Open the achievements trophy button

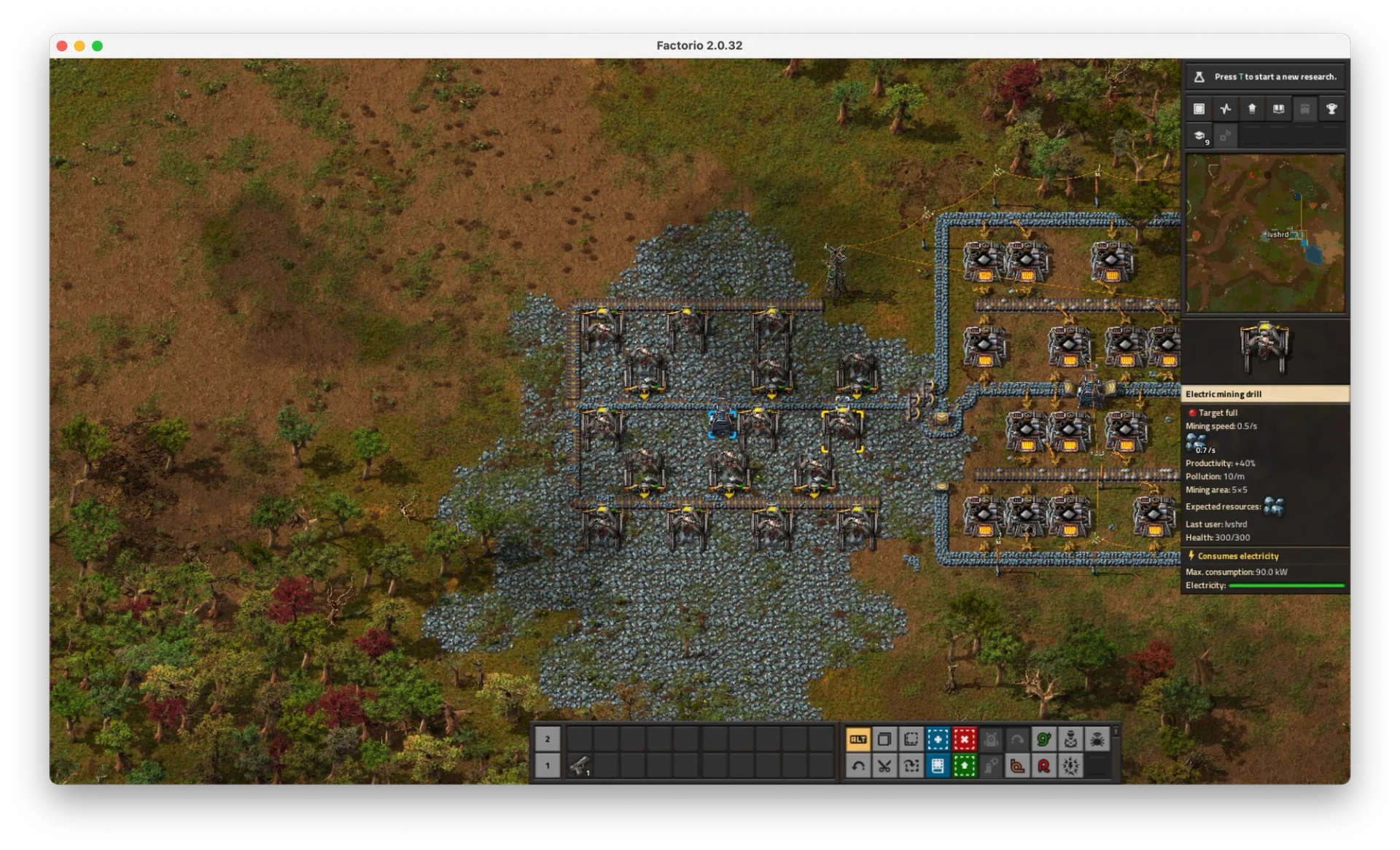1331,109
